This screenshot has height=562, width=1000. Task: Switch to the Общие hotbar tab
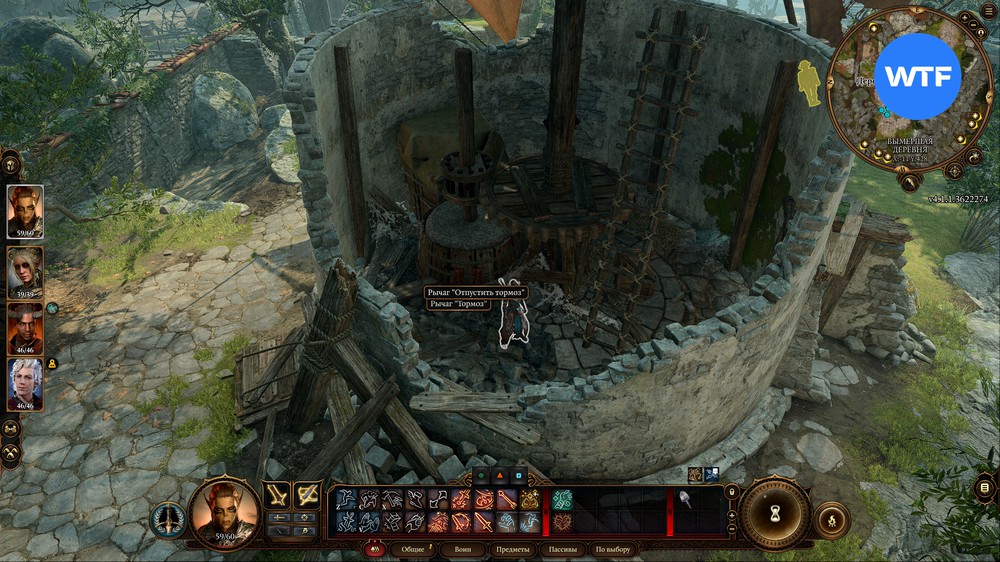pyautogui.click(x=408, y=549)
